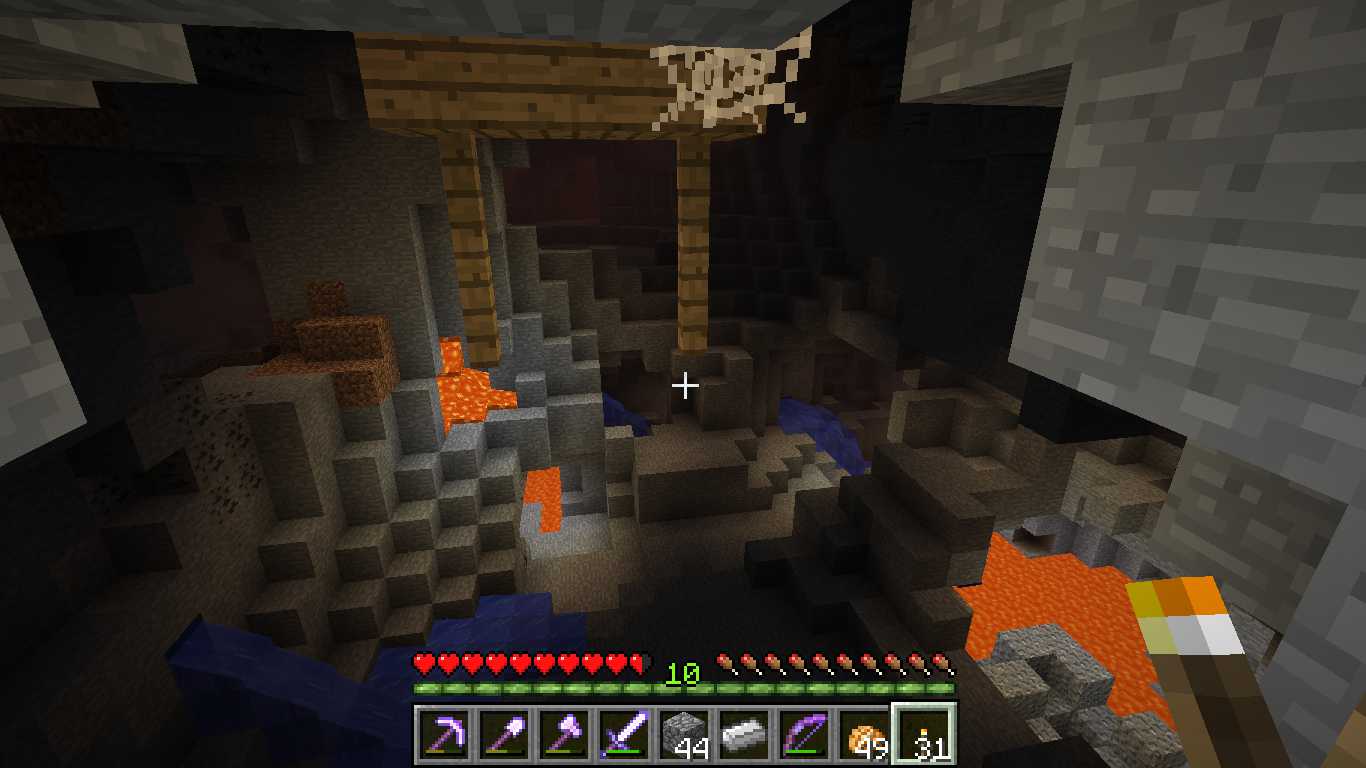
Task: Select the enchanted pickaxe hotbar slot
Action: [443, 735]
